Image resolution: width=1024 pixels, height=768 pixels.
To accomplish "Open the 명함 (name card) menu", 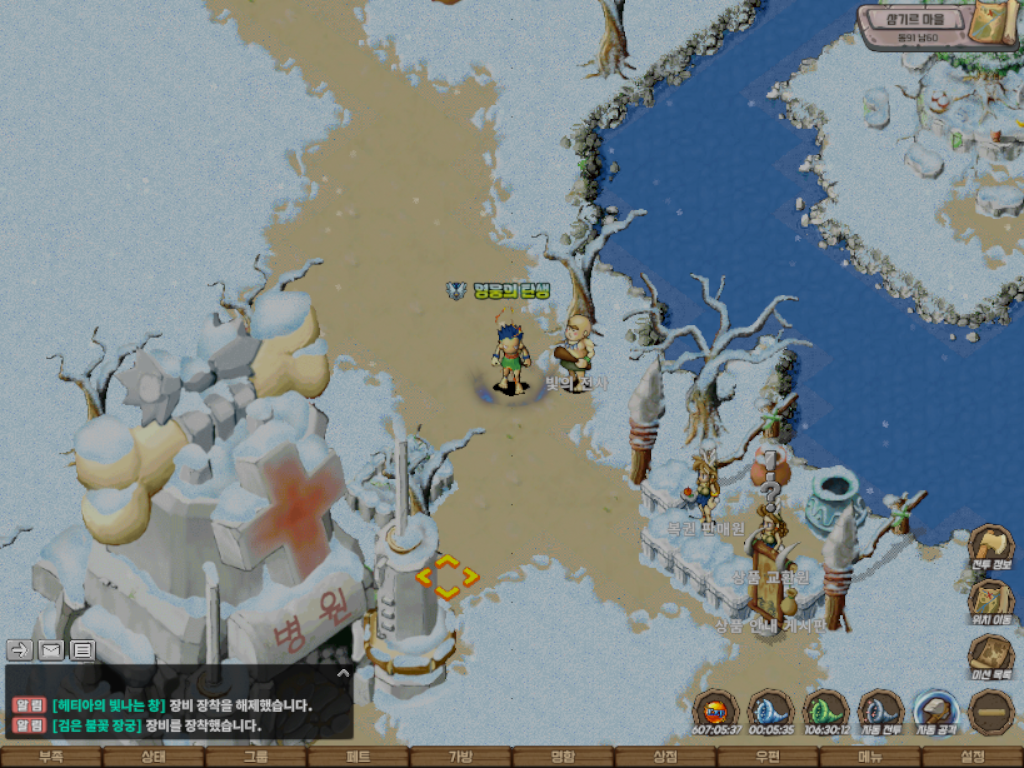I will pyautogui.click(x=563, y=757).
